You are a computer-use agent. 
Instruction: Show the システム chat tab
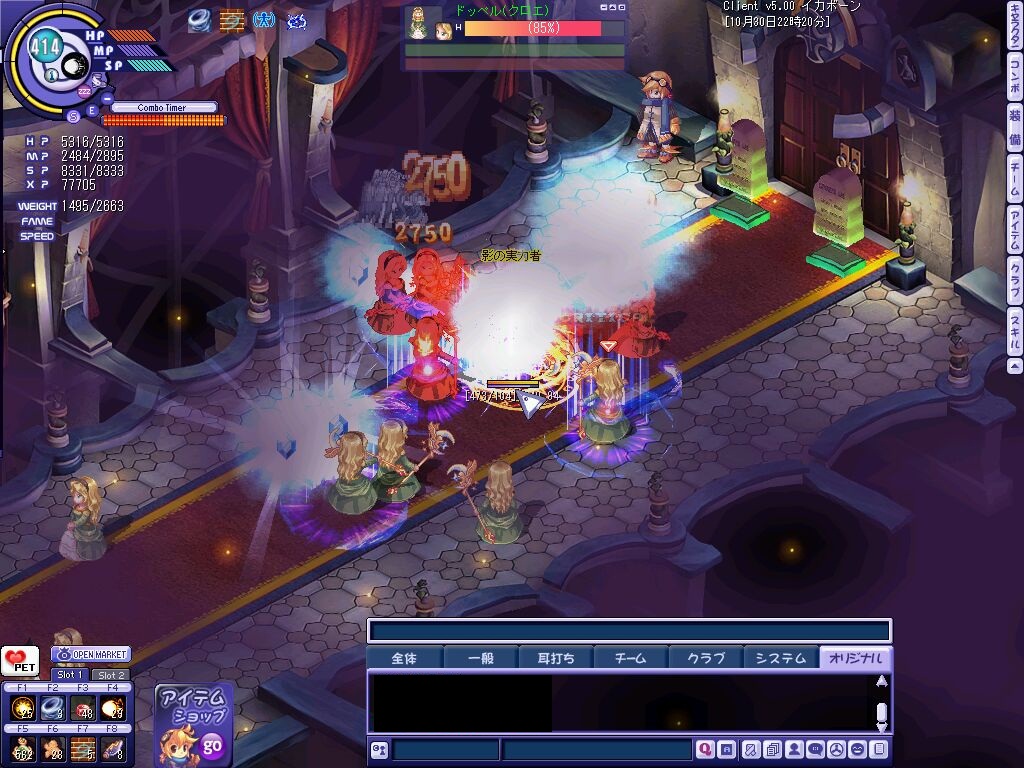click(x=781, y=658)
